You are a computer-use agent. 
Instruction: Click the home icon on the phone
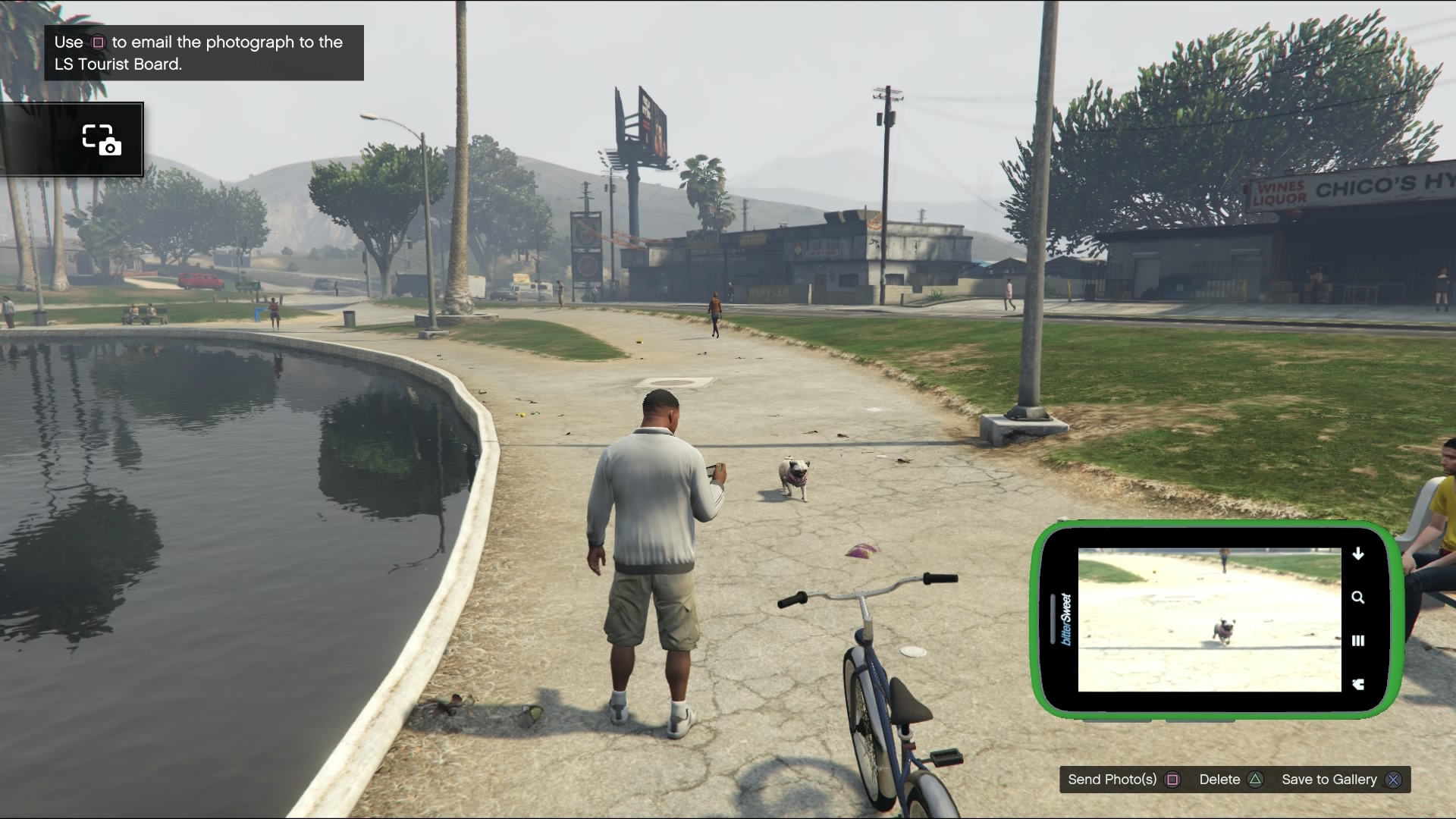1358,684
